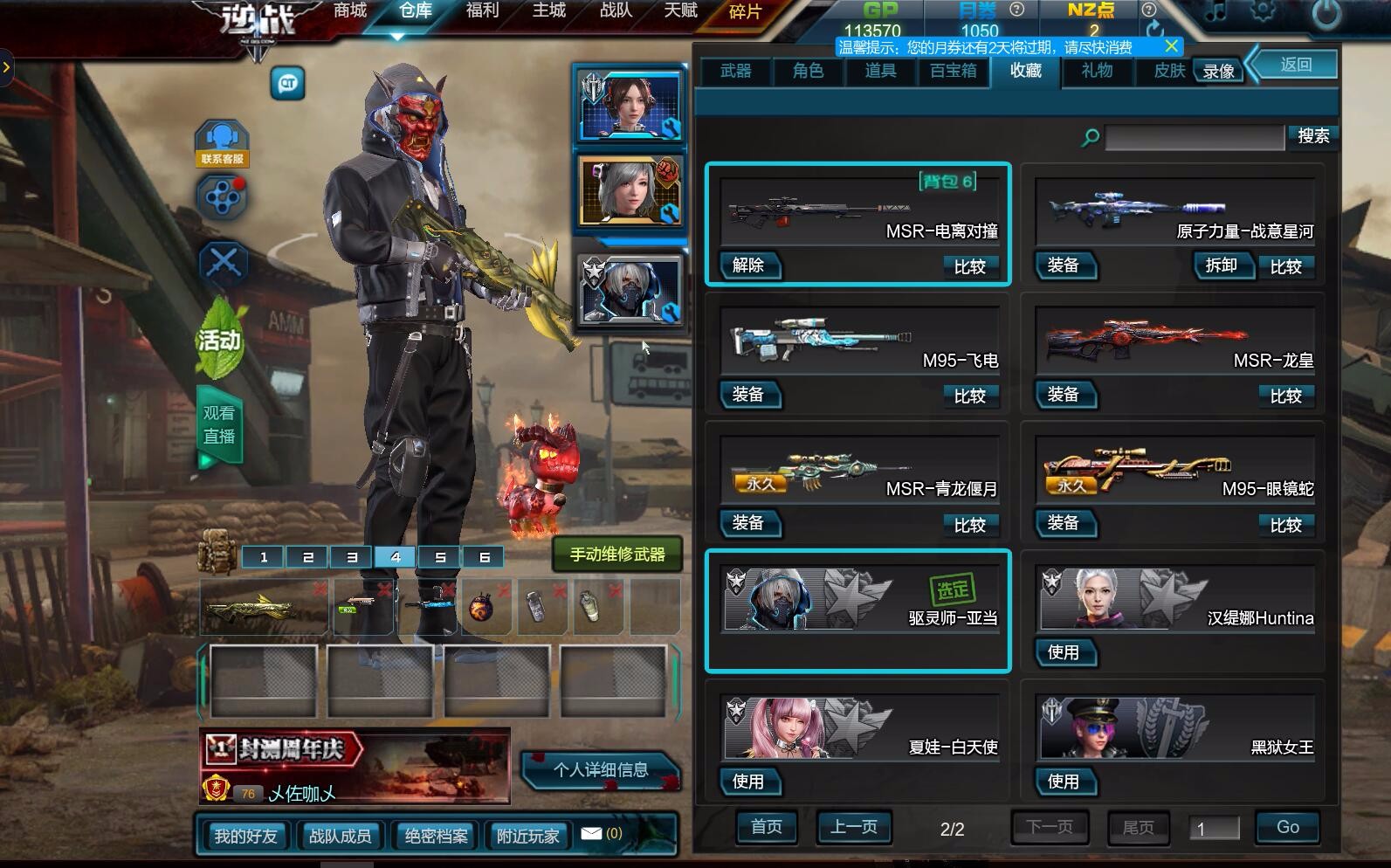Screen dimensions: 1391x868
Task: Compare the M95-眼镜蛇 rifle
Action: 1285,525
